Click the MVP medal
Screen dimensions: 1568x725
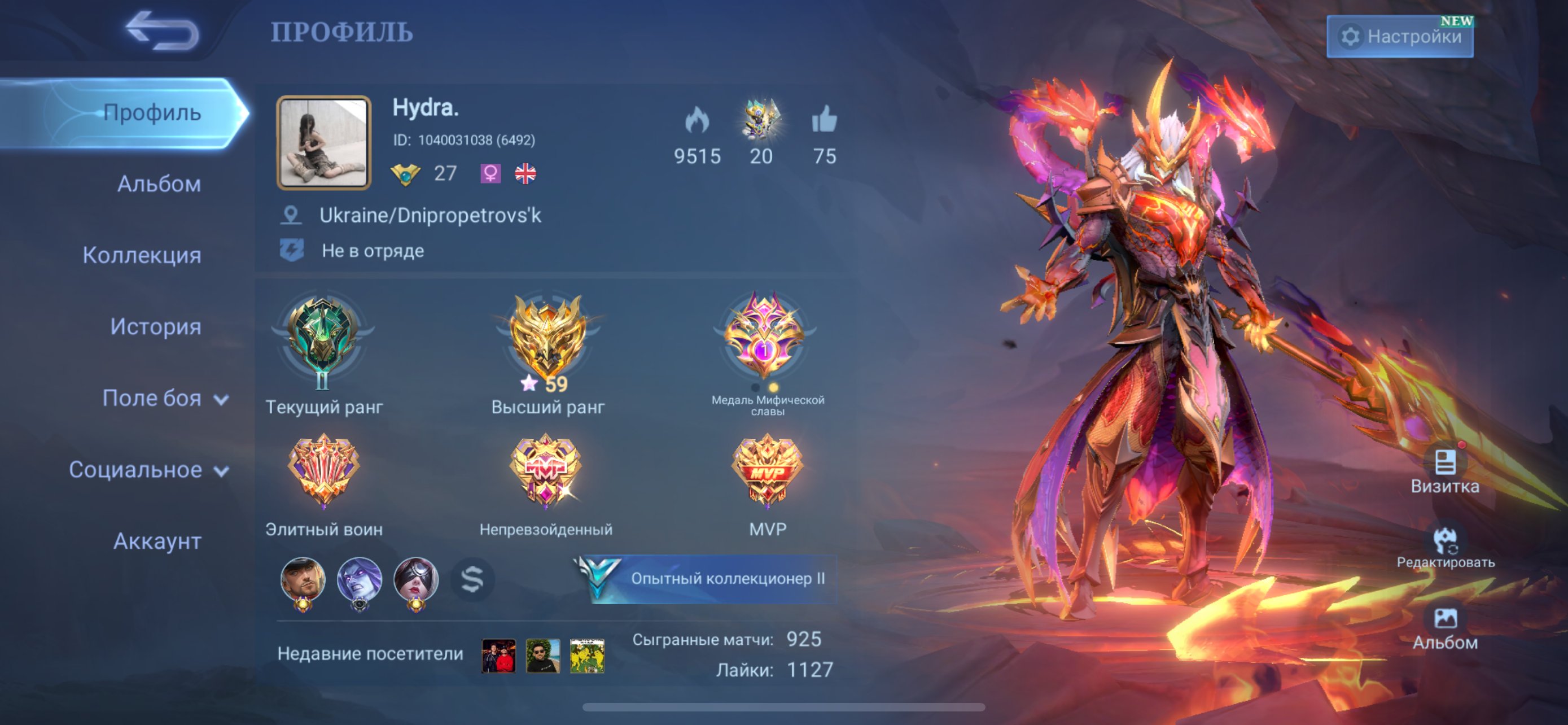click(767, 470)
